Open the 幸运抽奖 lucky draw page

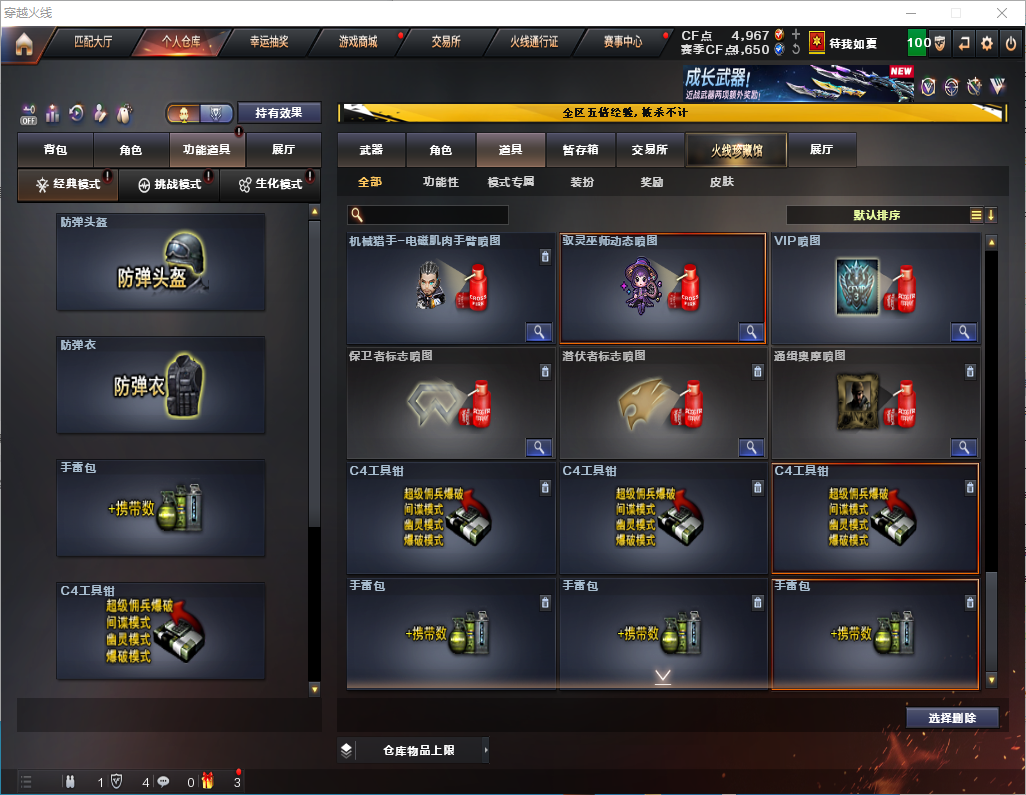point(269,42)
